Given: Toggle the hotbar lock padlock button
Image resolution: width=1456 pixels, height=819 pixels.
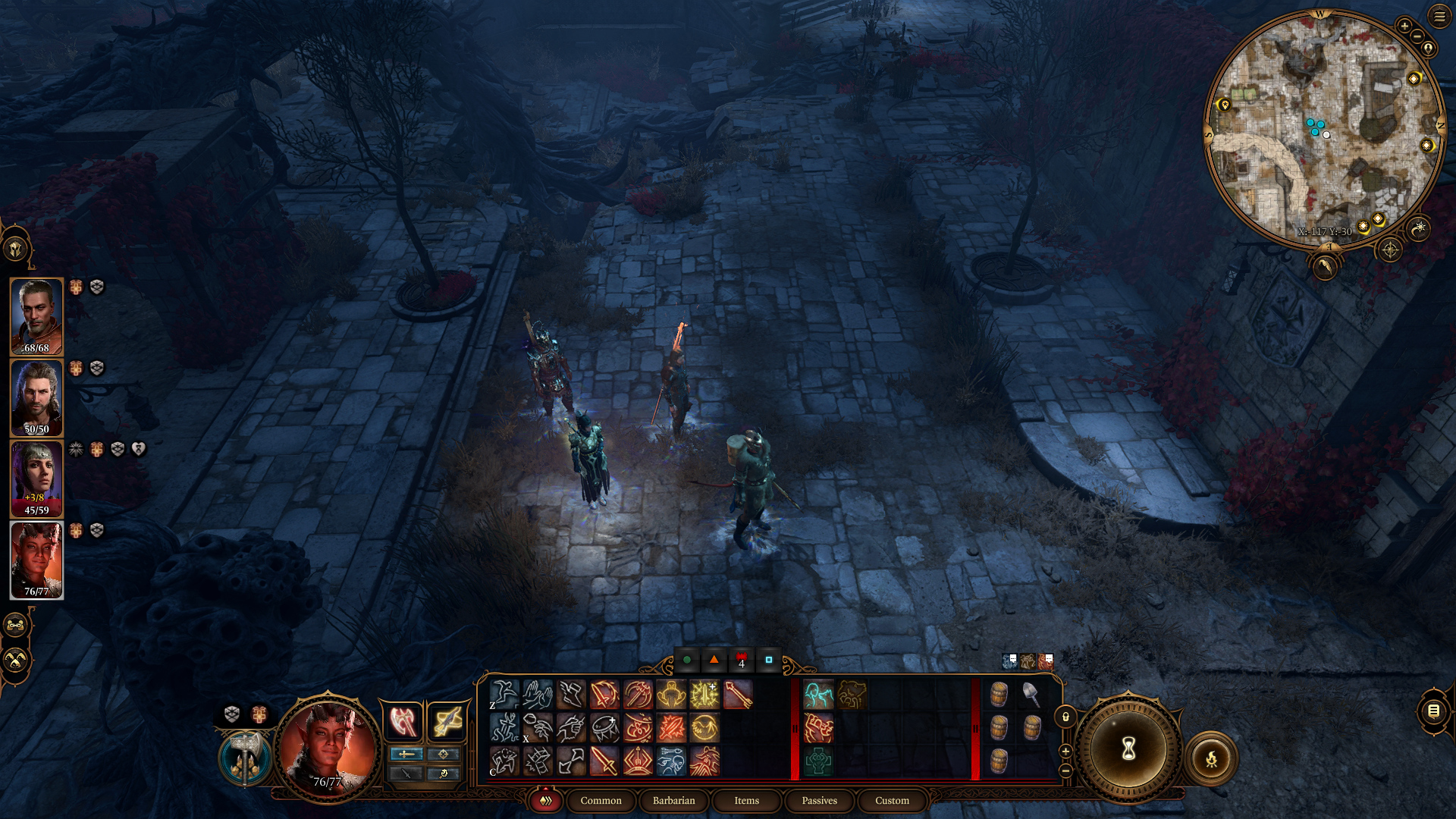Looking at the screenshot, I should (x=1065, y=717).
